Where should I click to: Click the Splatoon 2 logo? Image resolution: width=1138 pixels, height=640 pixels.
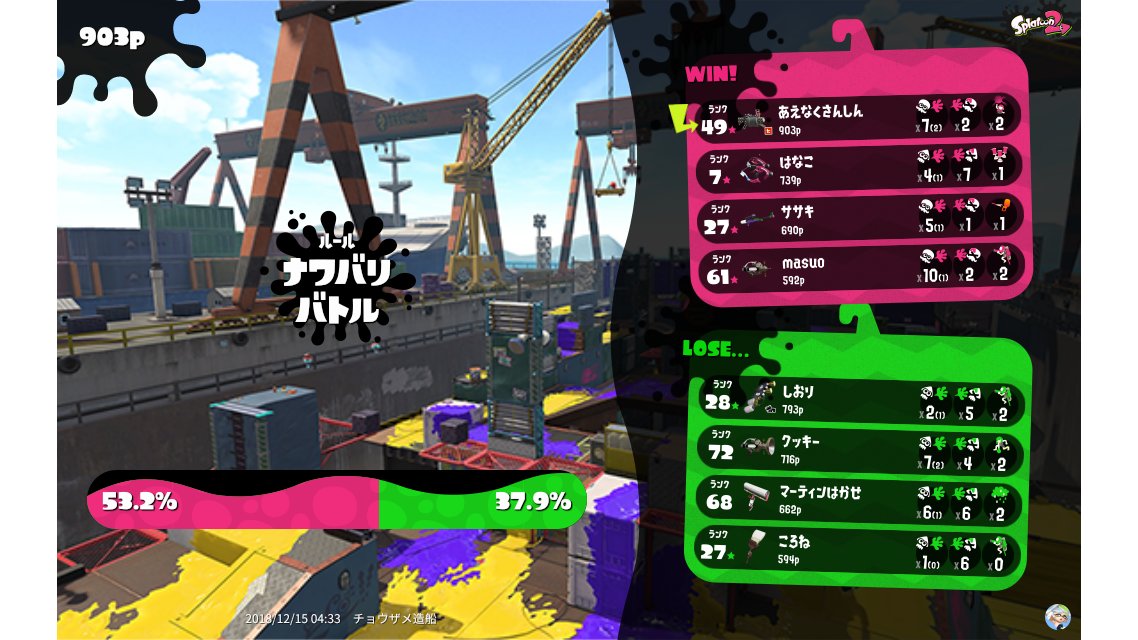[1041, 24]
